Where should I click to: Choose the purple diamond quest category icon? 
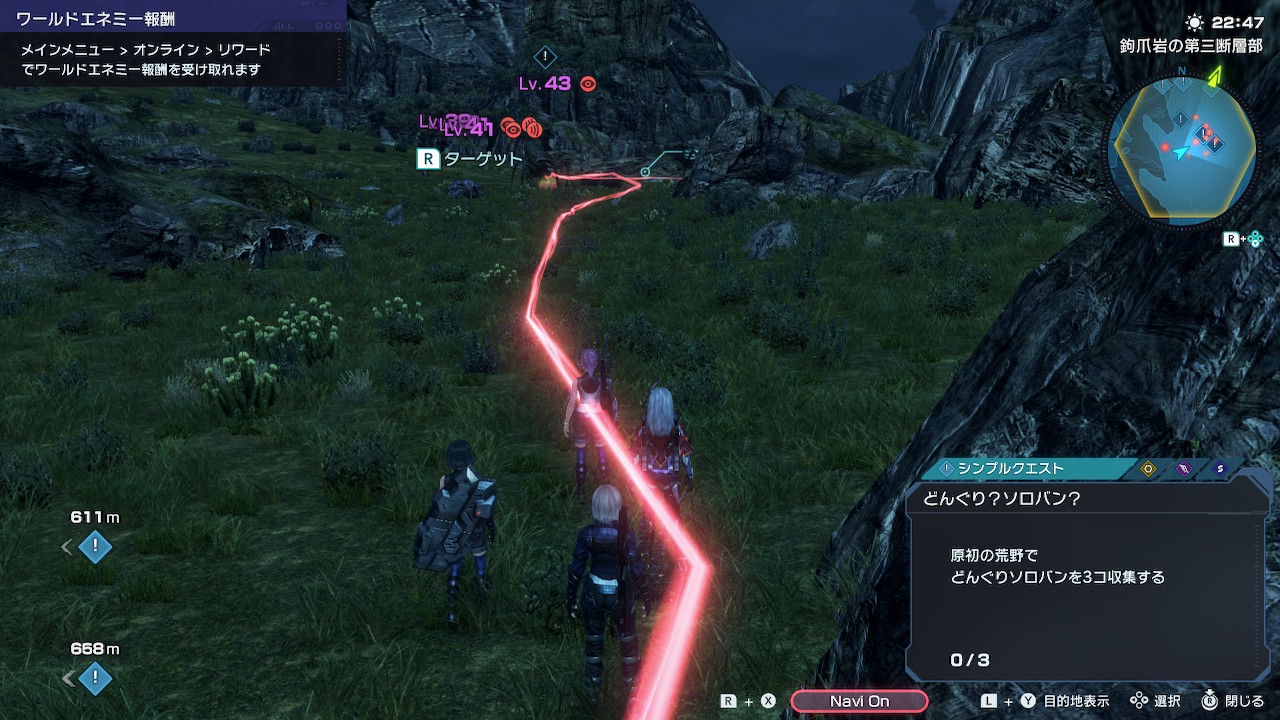click(1184, 468)
